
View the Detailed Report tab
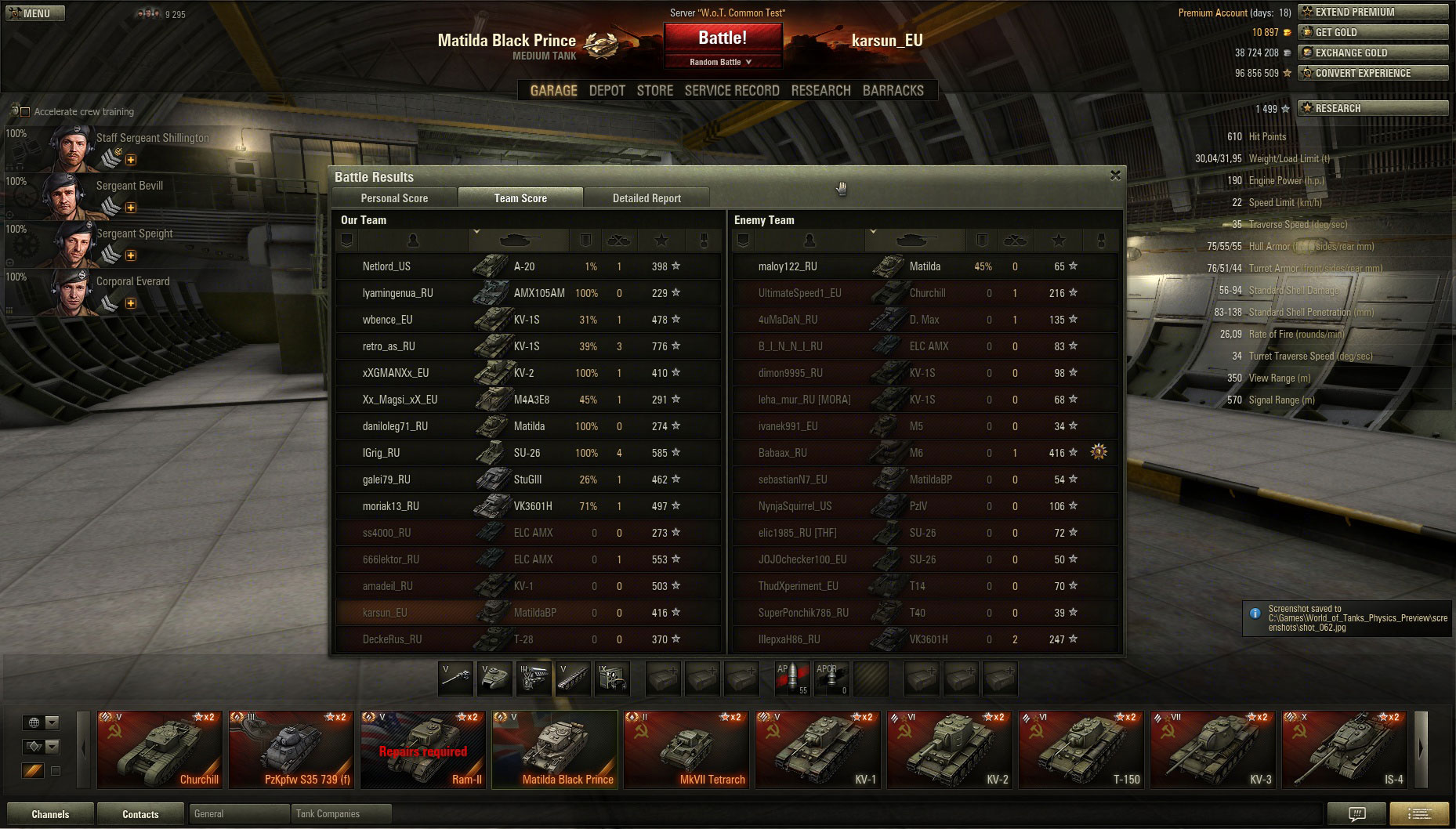click(647, 198)
